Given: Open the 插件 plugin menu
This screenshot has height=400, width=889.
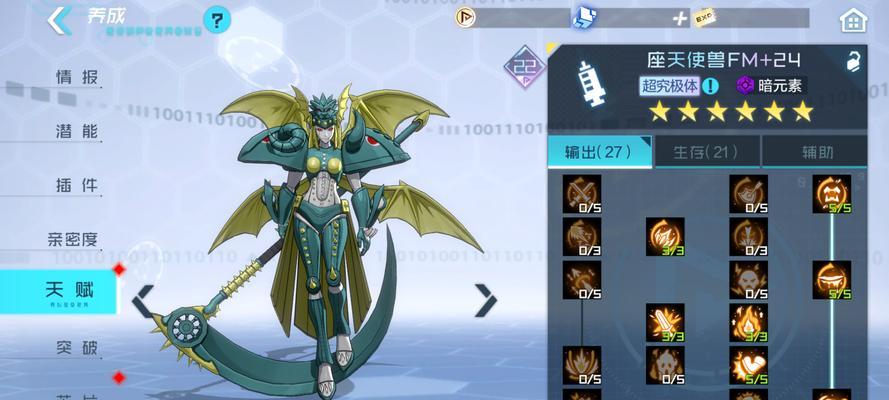Looking at the screenshot, I should [x=76, y=185].
